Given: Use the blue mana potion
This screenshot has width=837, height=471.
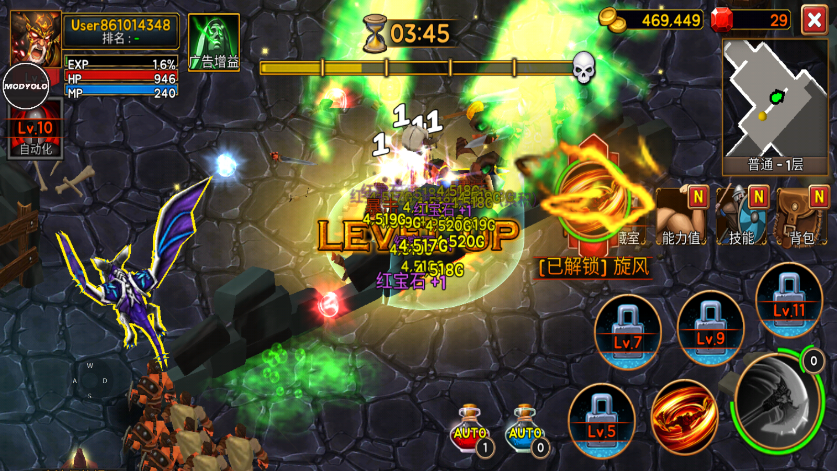Looking at the screenshot, I should [525, 427].
